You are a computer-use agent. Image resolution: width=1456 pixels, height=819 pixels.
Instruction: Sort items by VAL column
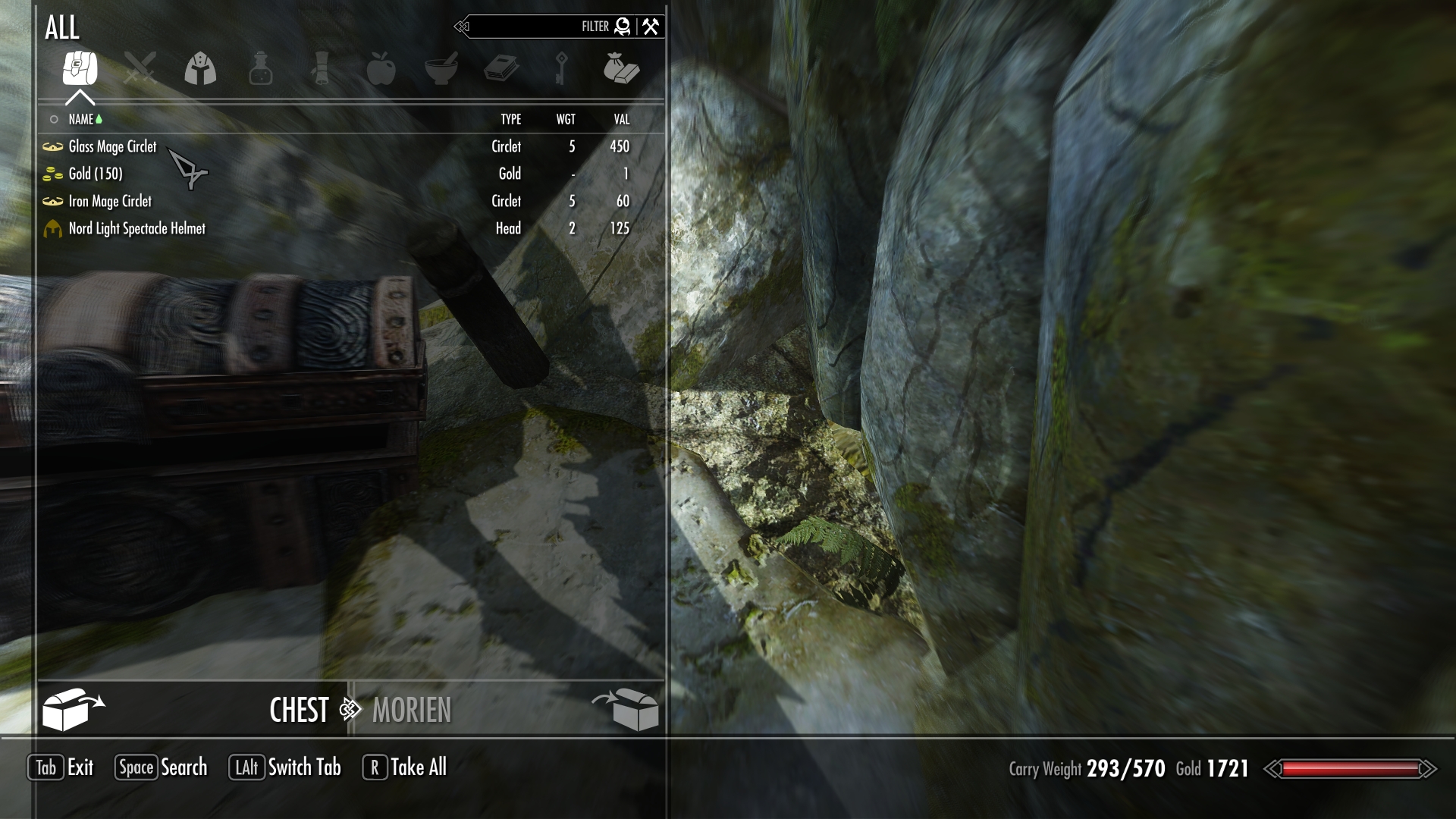(x=622, y=119)
